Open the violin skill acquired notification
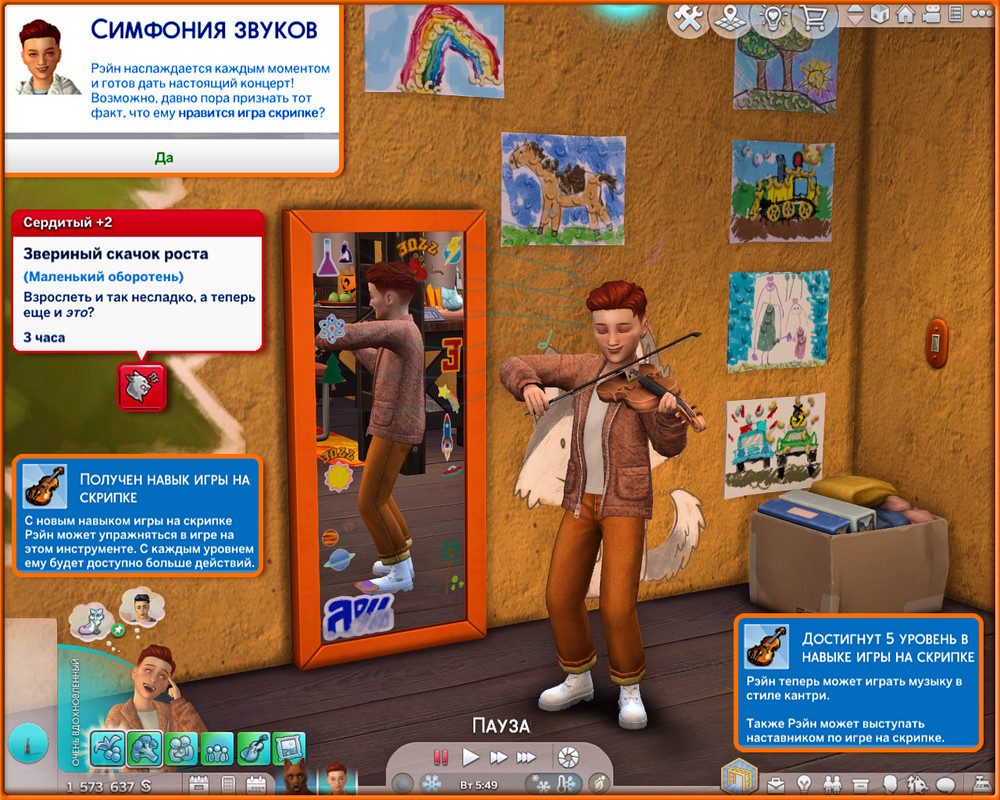This screenshot has width=1000, height=800. (x=138, y=515)
